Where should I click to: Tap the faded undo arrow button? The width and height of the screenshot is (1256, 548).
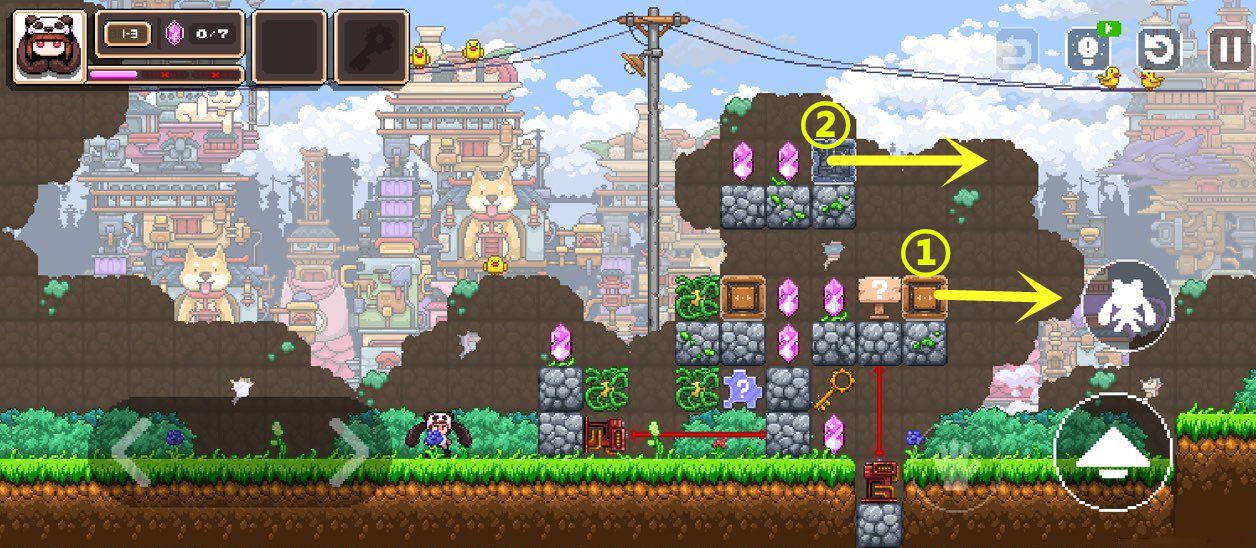point(1017,47)
